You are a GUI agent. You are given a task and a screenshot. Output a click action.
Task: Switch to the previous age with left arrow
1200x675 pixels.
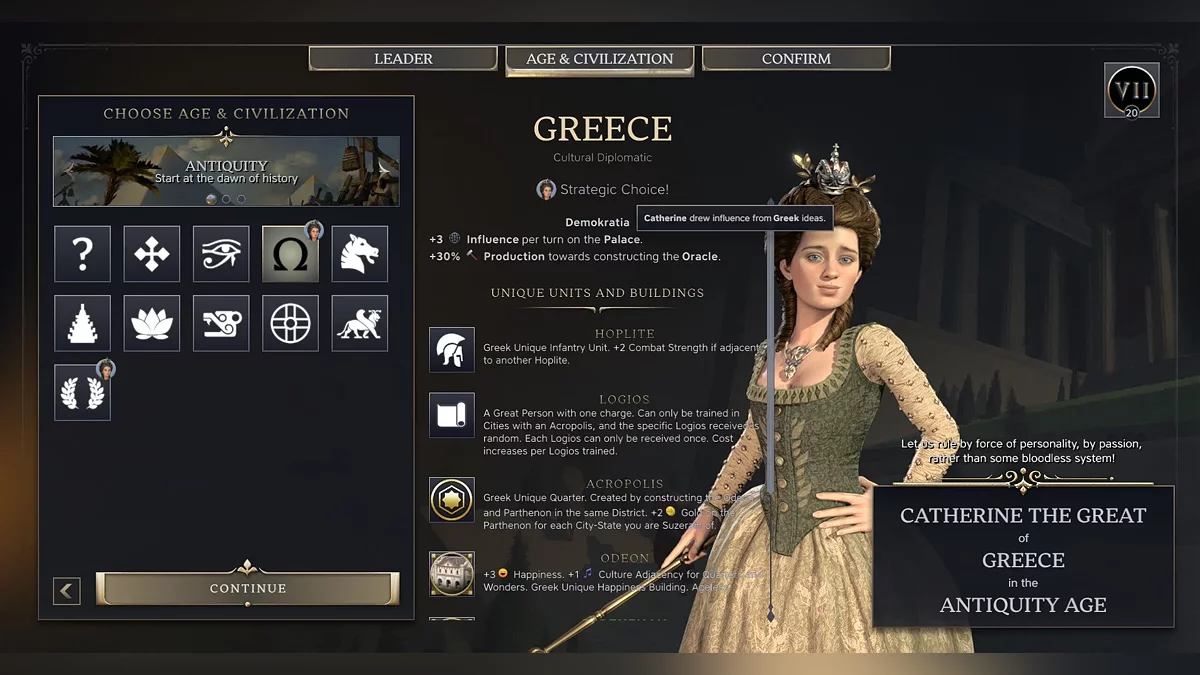pyautogui.click(x=68, y=170)
